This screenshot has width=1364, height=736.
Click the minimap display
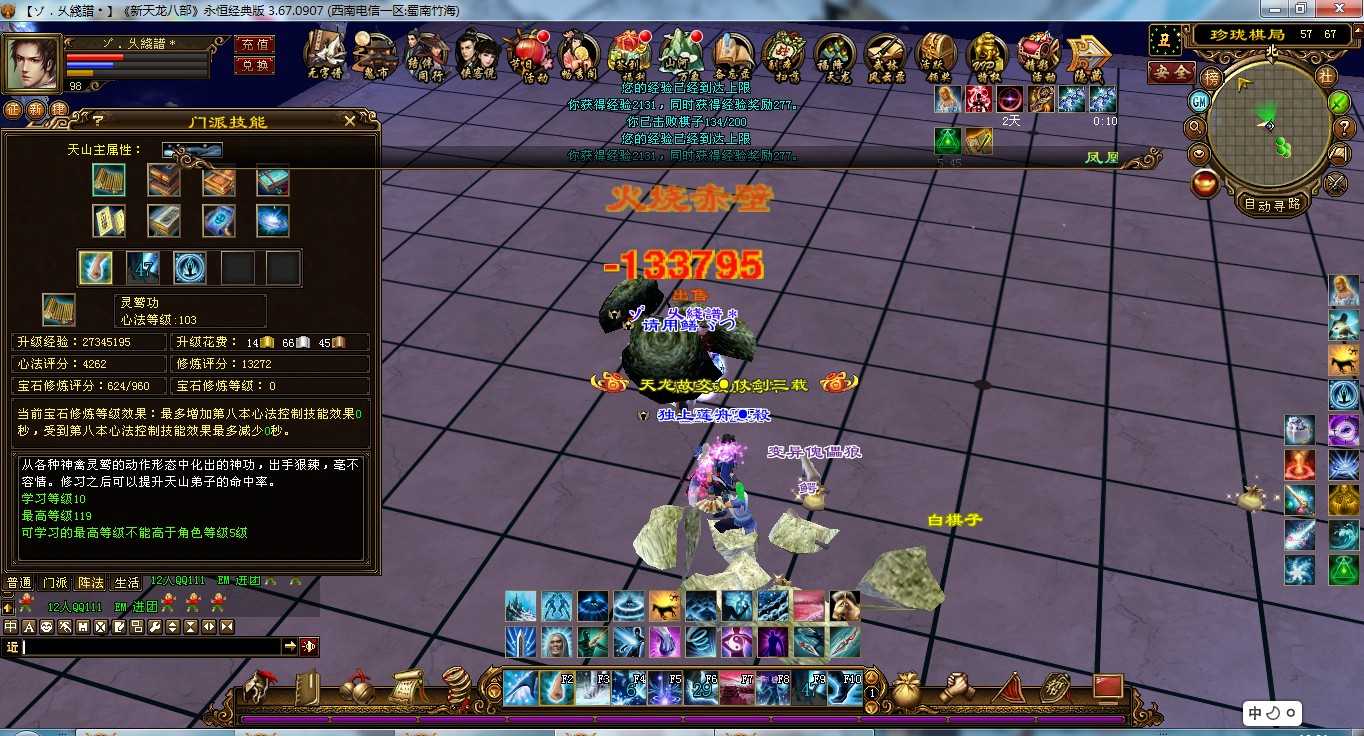(x=1268, y=125)
